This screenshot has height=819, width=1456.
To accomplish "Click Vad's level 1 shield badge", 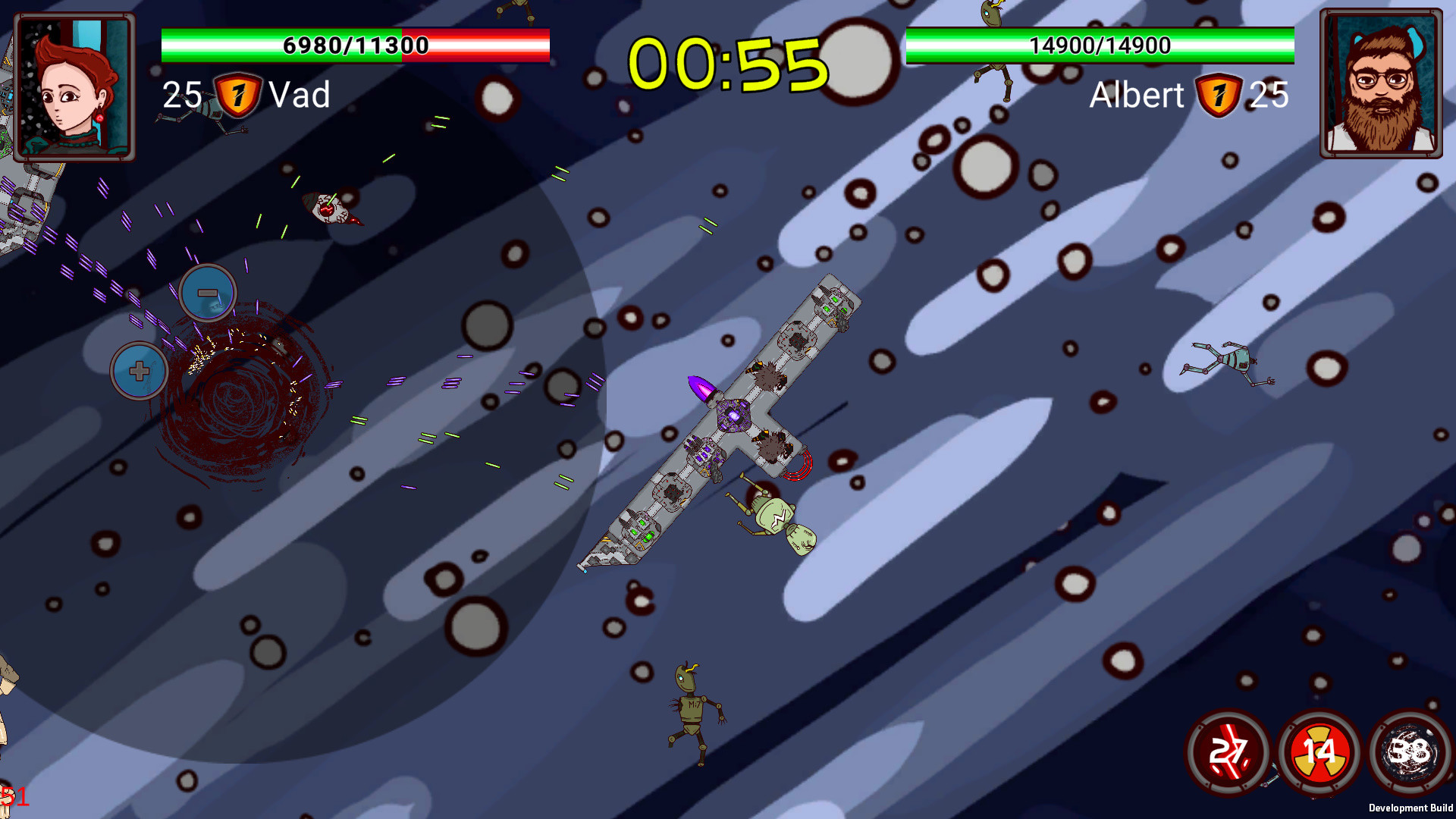I will (x=239, y=95).
